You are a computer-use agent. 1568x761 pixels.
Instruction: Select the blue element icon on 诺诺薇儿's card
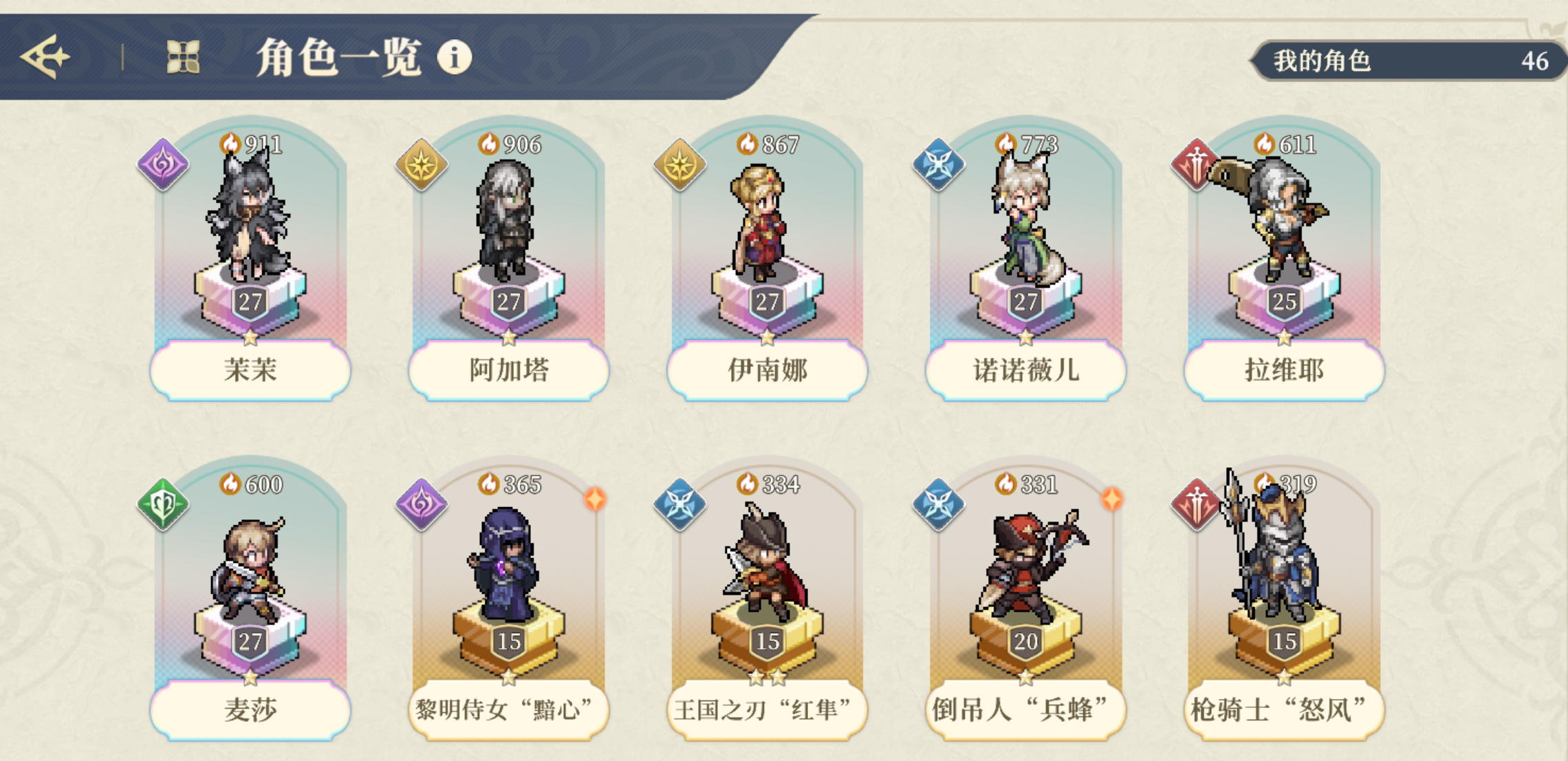(940, 164)
